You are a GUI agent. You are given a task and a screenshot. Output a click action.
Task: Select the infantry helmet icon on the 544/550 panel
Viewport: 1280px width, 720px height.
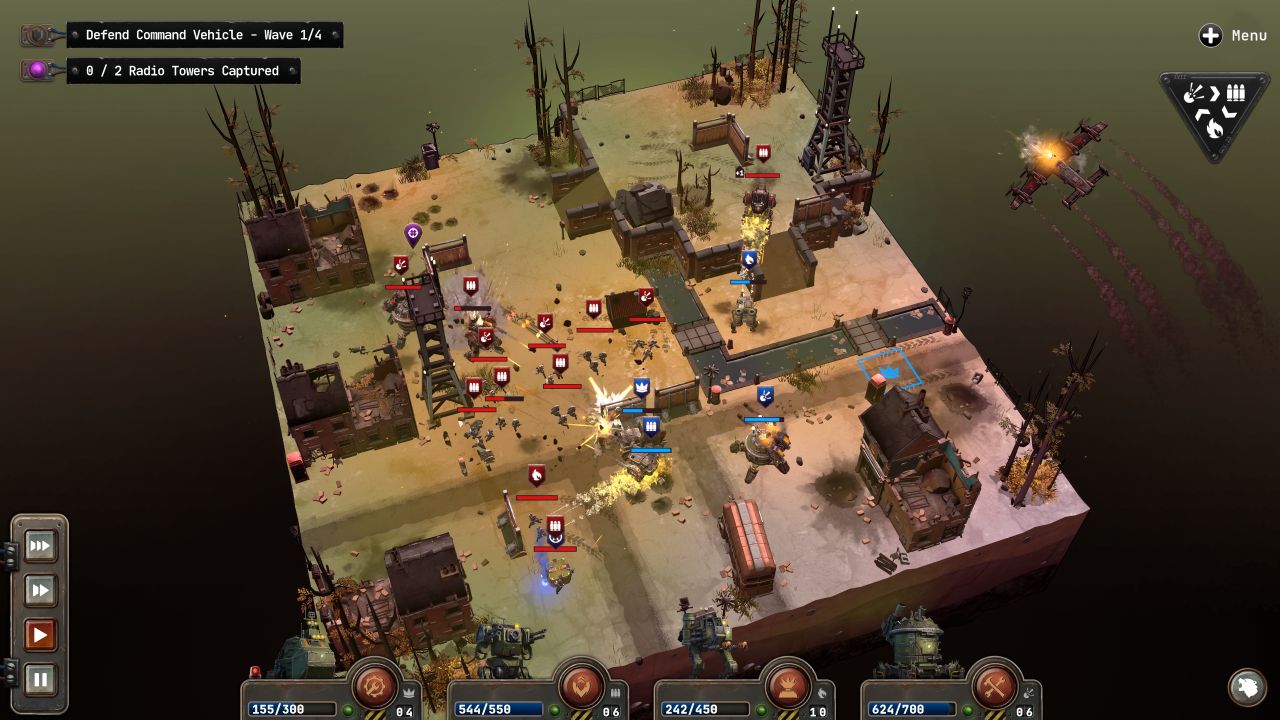click(x=583, y=687)
